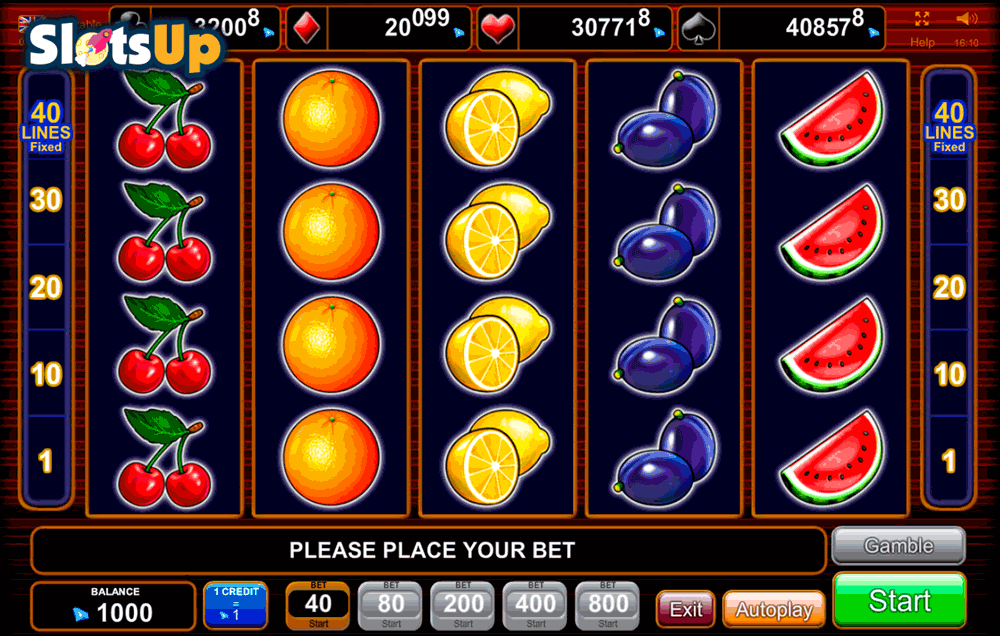Image resolution: width=1000 pixels, height=636 pixels.
Task: Open the Gamble feature
Action: click(898, 546)
